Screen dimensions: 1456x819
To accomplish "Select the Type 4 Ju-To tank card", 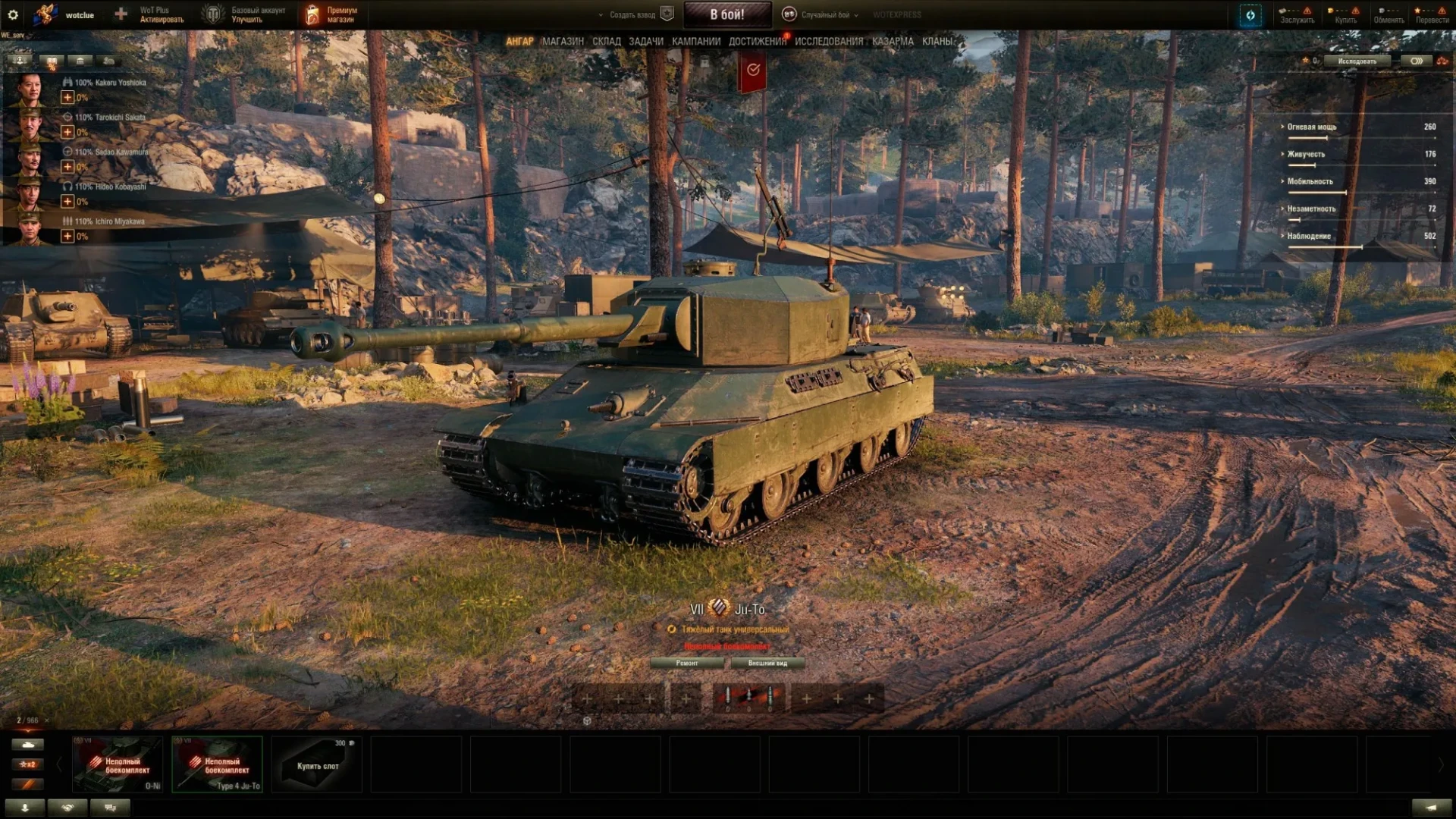I will pyautogui.click(x=218, y=764).
